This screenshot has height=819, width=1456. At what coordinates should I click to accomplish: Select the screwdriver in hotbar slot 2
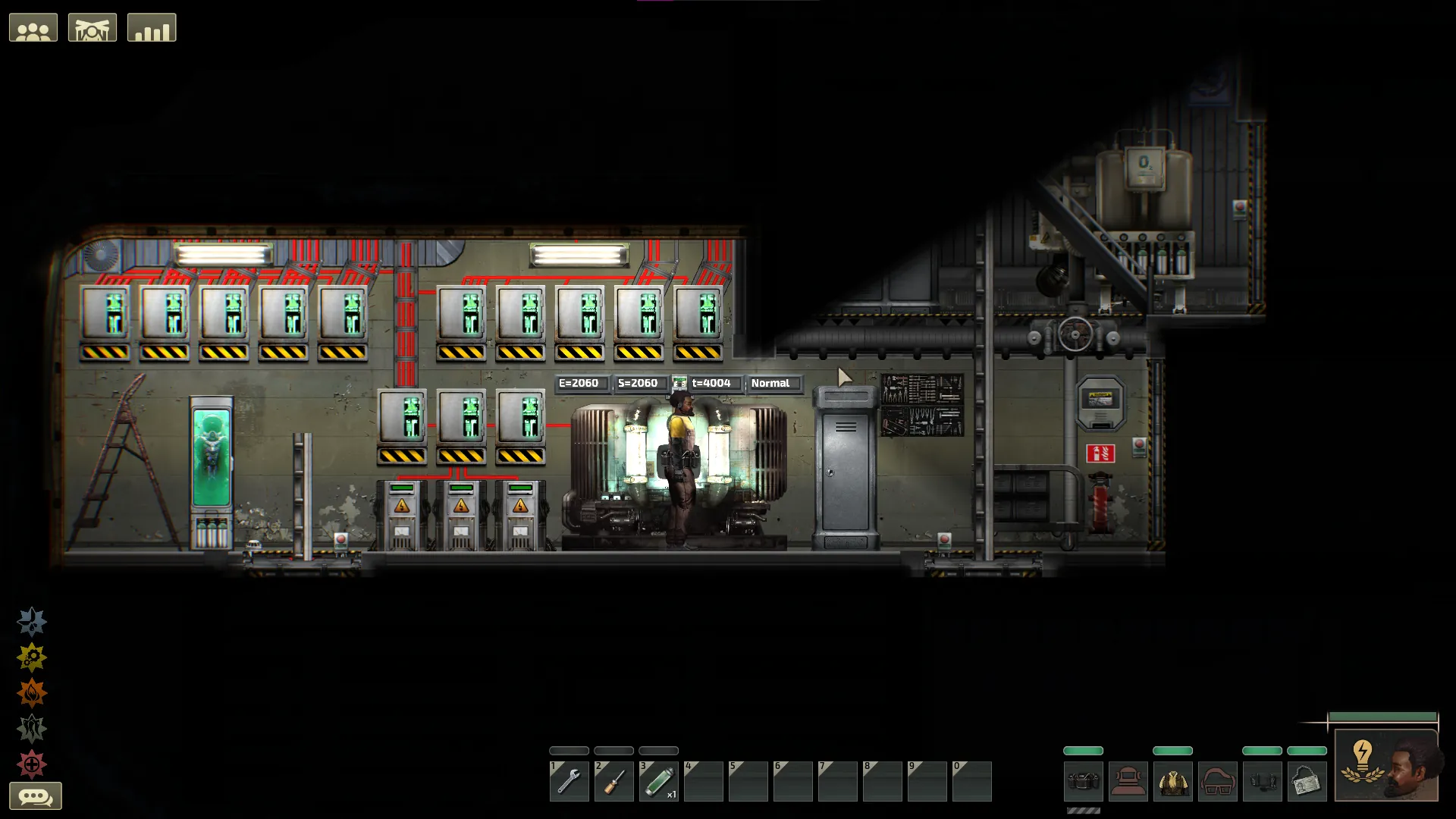click(x=613, y=781)
